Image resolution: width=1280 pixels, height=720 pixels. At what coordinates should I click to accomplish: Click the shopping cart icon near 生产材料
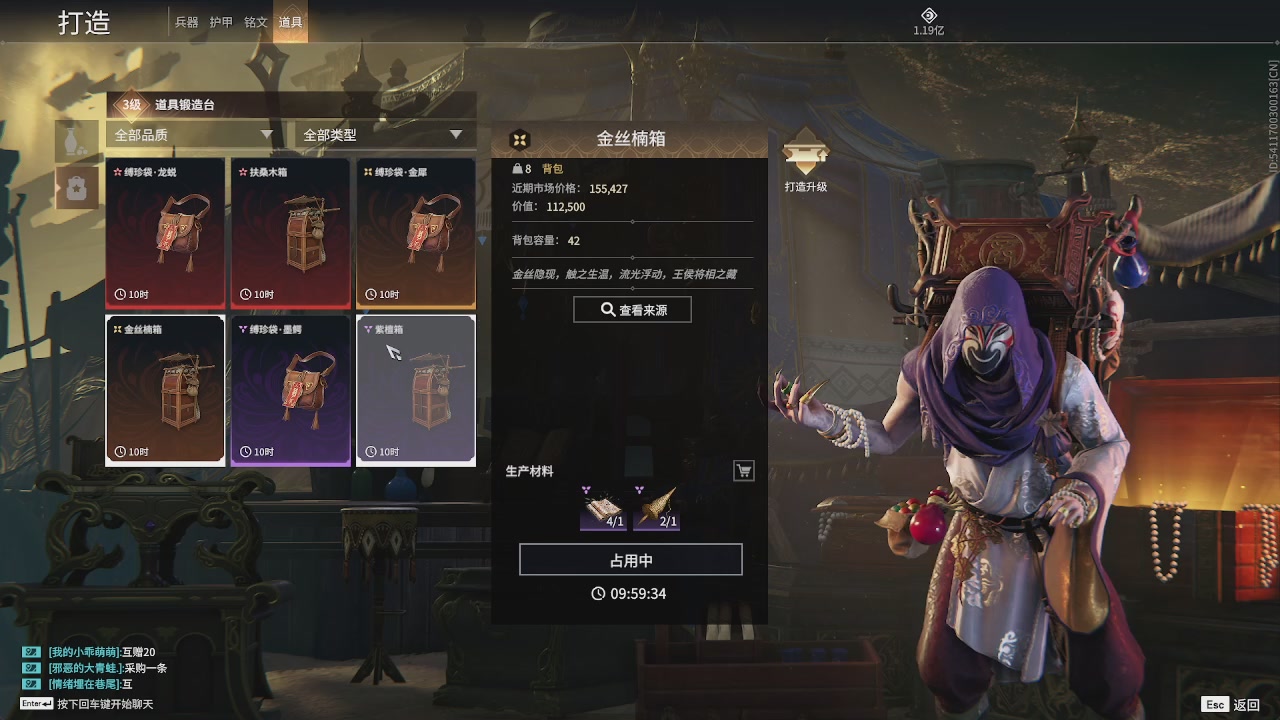[743, 470]
